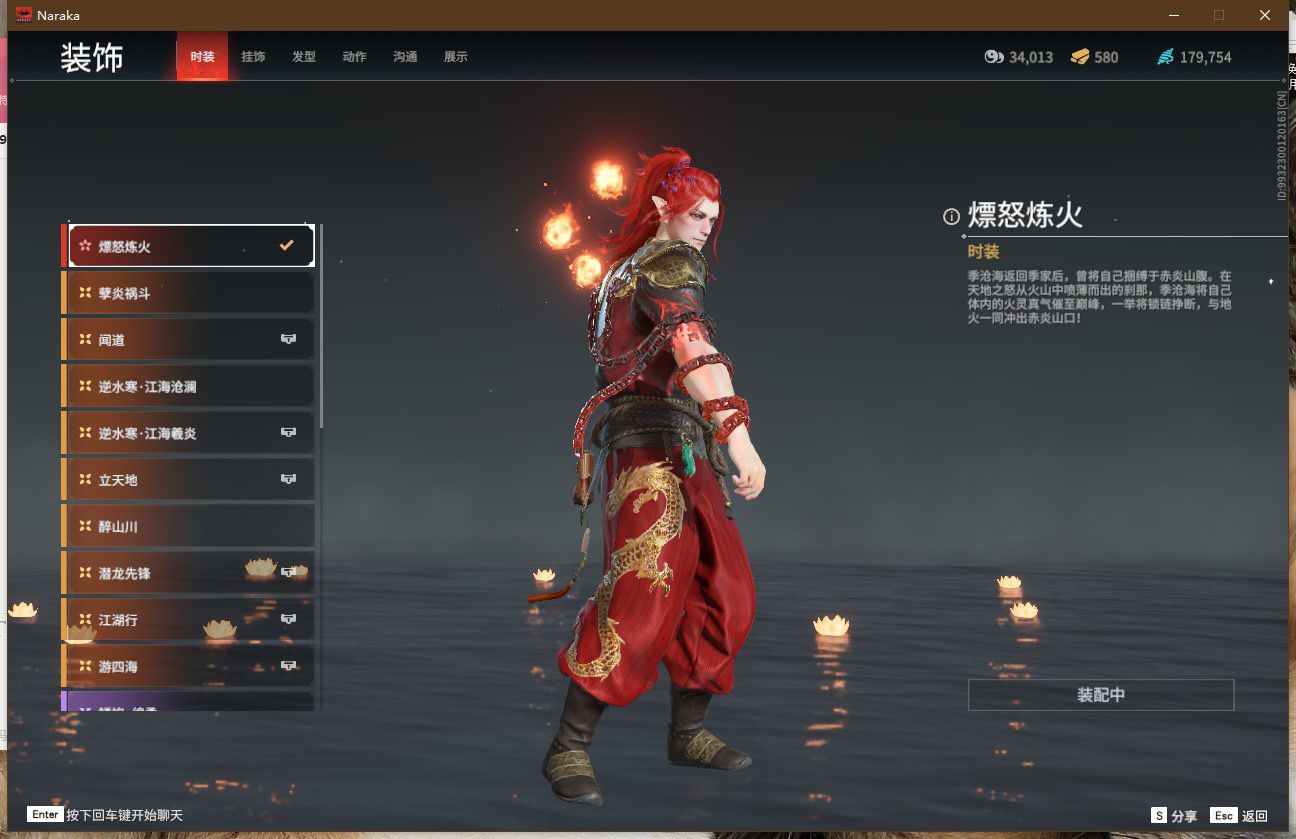This screenshot has height=839, width=1296.
Task: Open the 动作 tab
Action: click(354, 57)
